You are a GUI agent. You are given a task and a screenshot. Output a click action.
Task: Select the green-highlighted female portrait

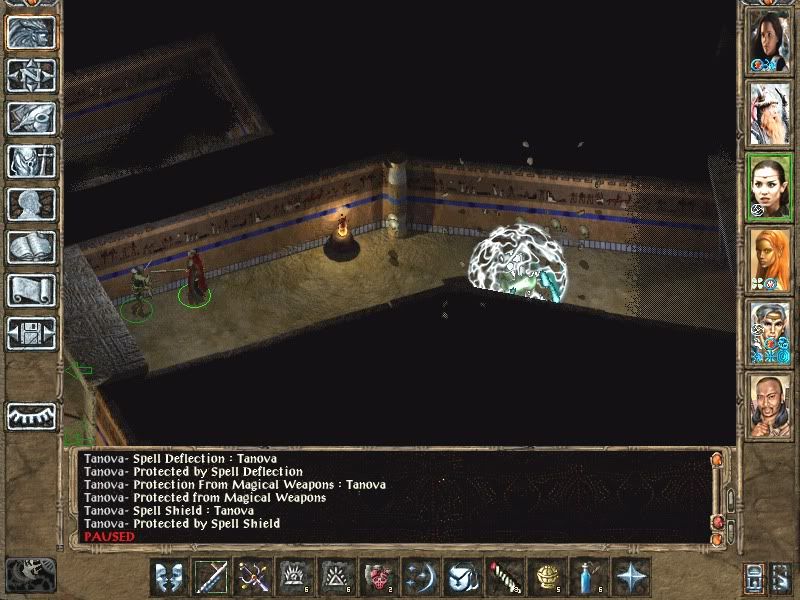(770, 185)
